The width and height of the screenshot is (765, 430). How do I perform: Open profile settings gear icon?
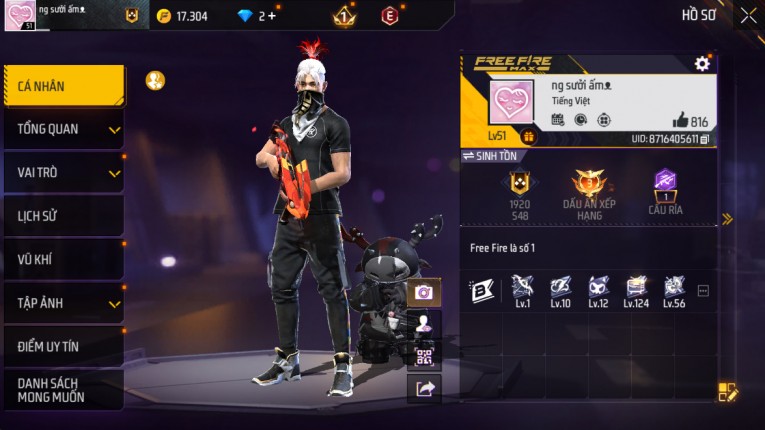(702, 64)
